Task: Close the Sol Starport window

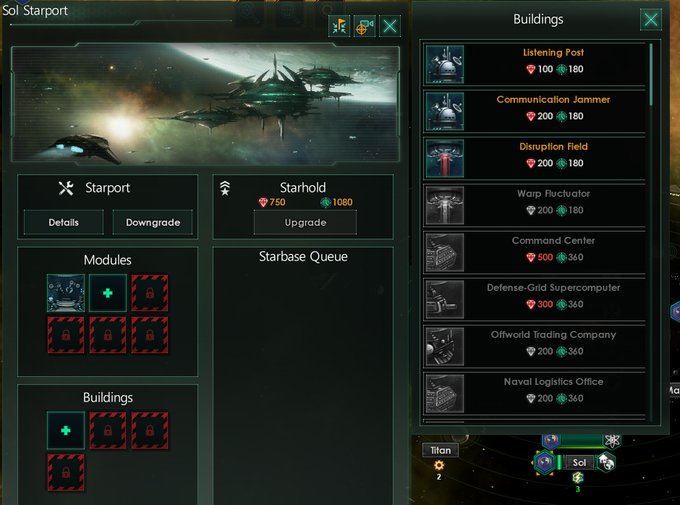Action: click(x=390, y=27)
